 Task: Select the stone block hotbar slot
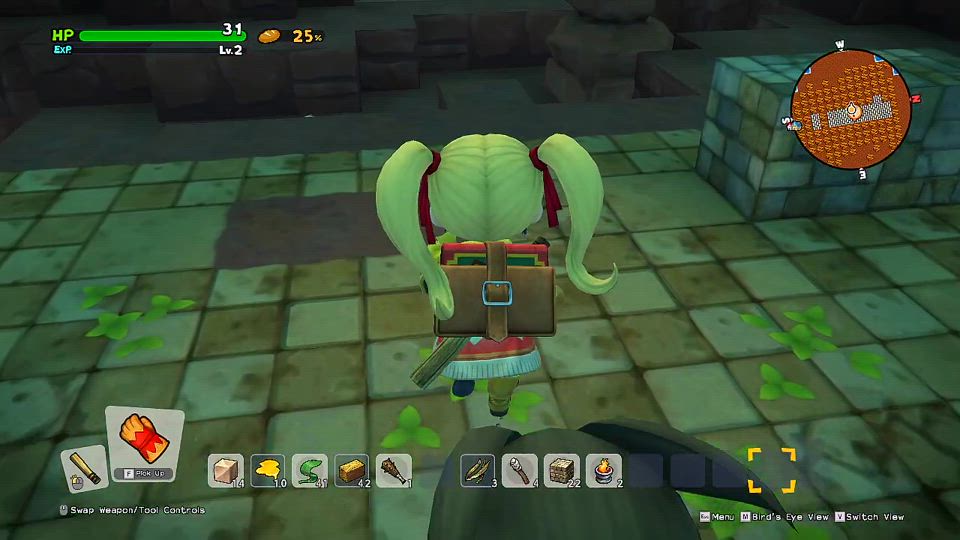pyautogui.click(x=226, y=470)
